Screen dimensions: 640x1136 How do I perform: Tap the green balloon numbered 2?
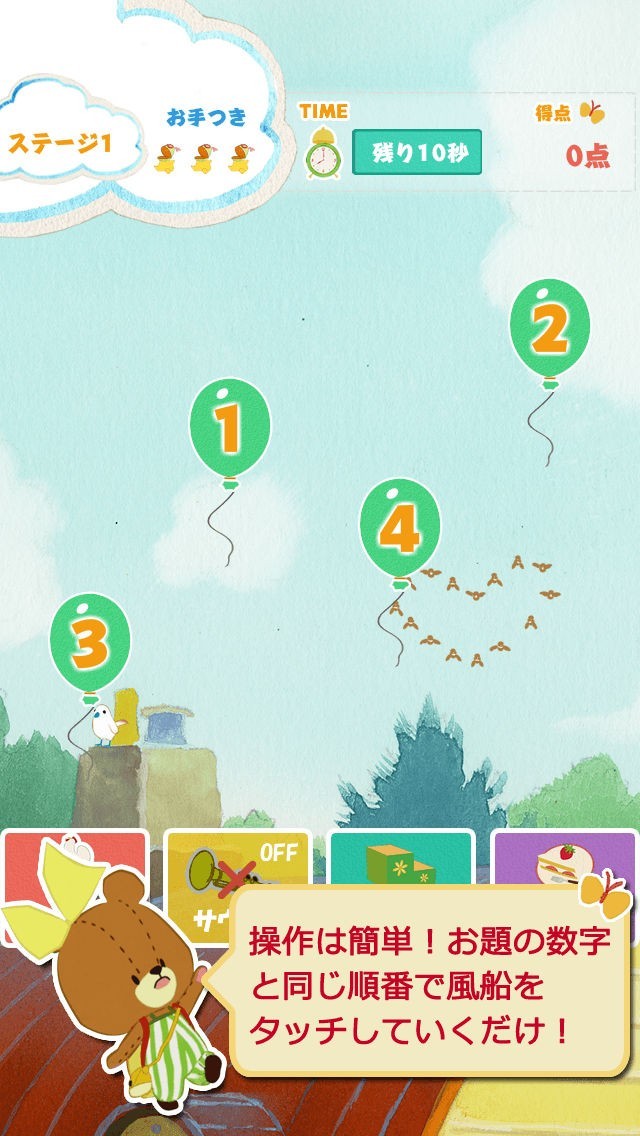point(549,327)
